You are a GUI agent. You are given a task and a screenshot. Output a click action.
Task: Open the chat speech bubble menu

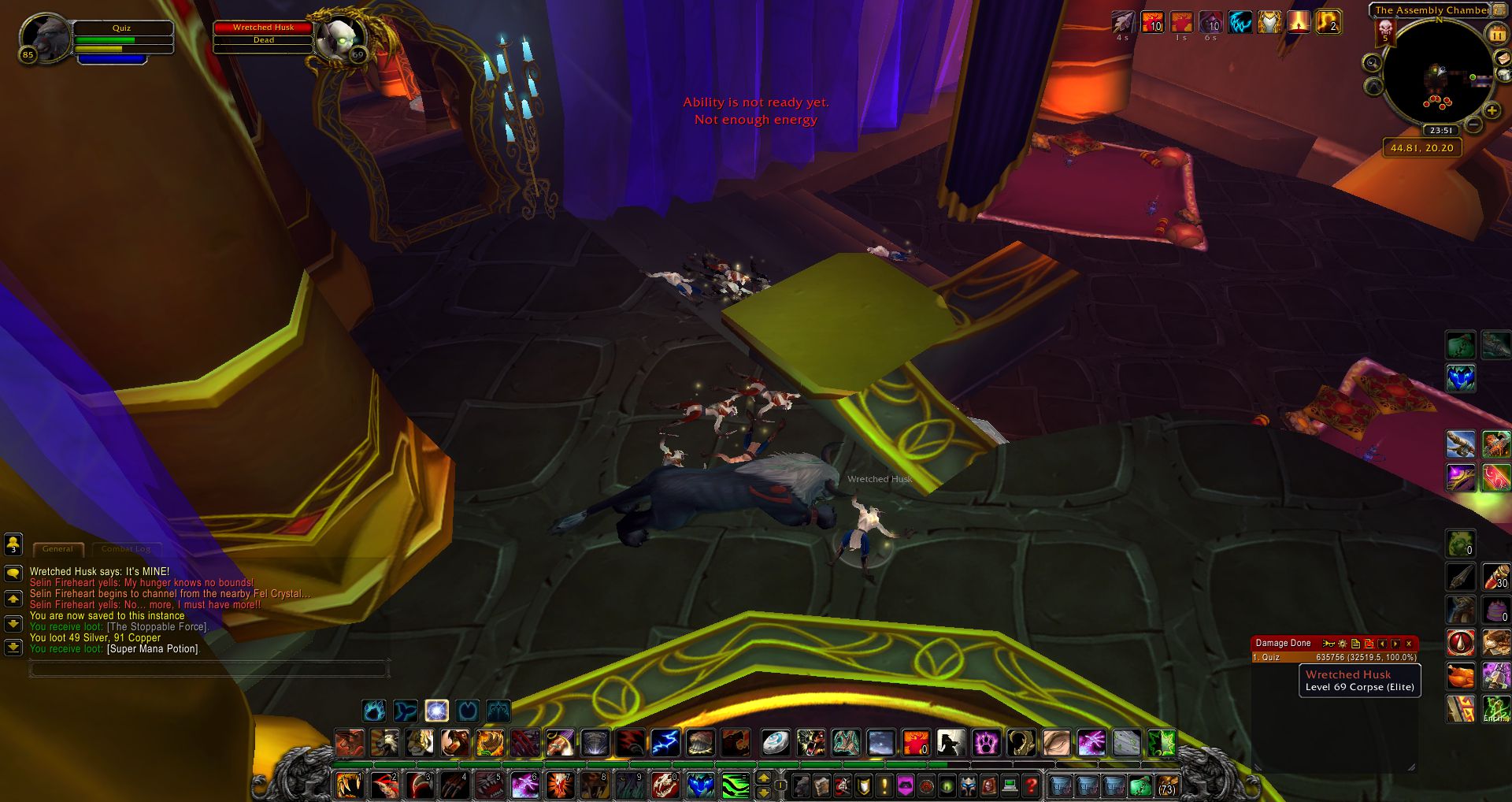(x=13, y=574)
